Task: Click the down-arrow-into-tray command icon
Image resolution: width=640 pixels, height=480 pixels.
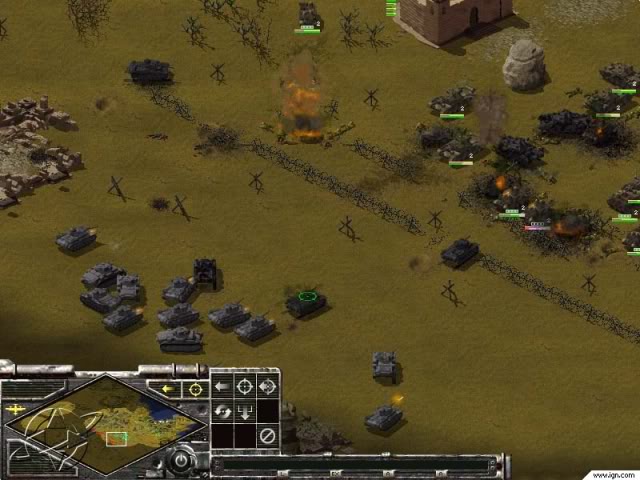Action: 244,410
